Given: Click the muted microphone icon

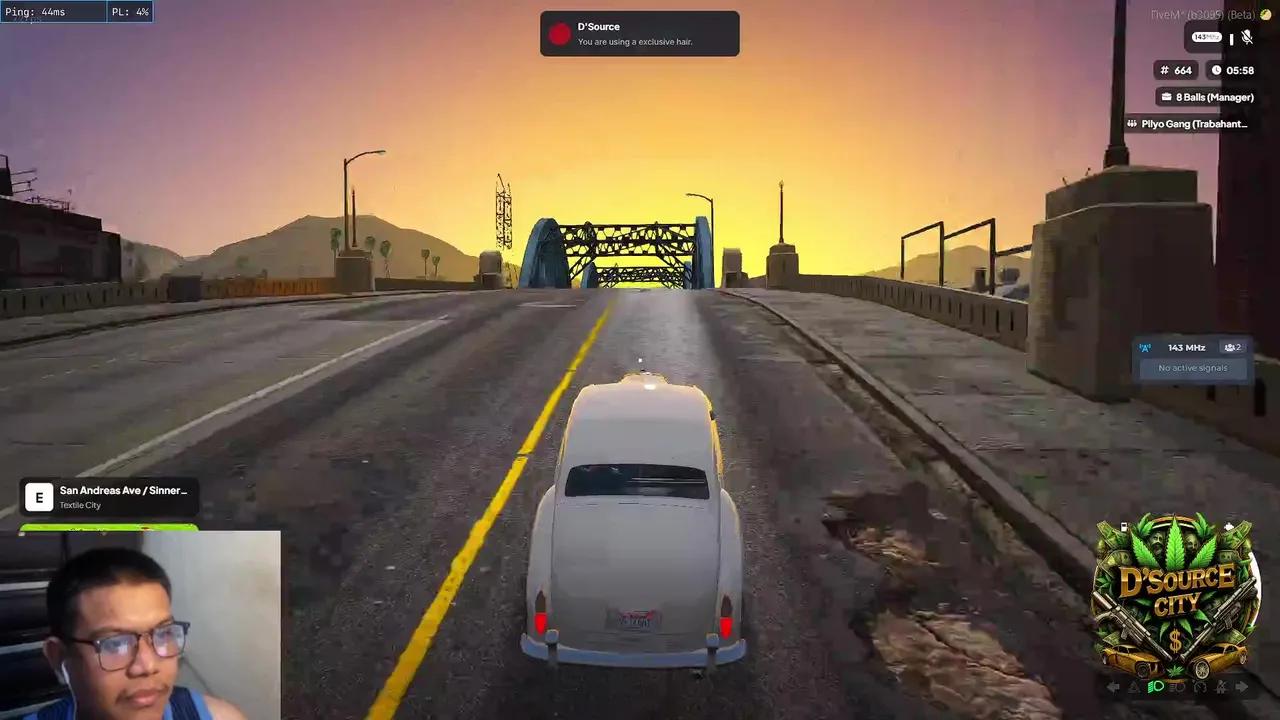Looking at the screenshot, I should point(1246,38).
